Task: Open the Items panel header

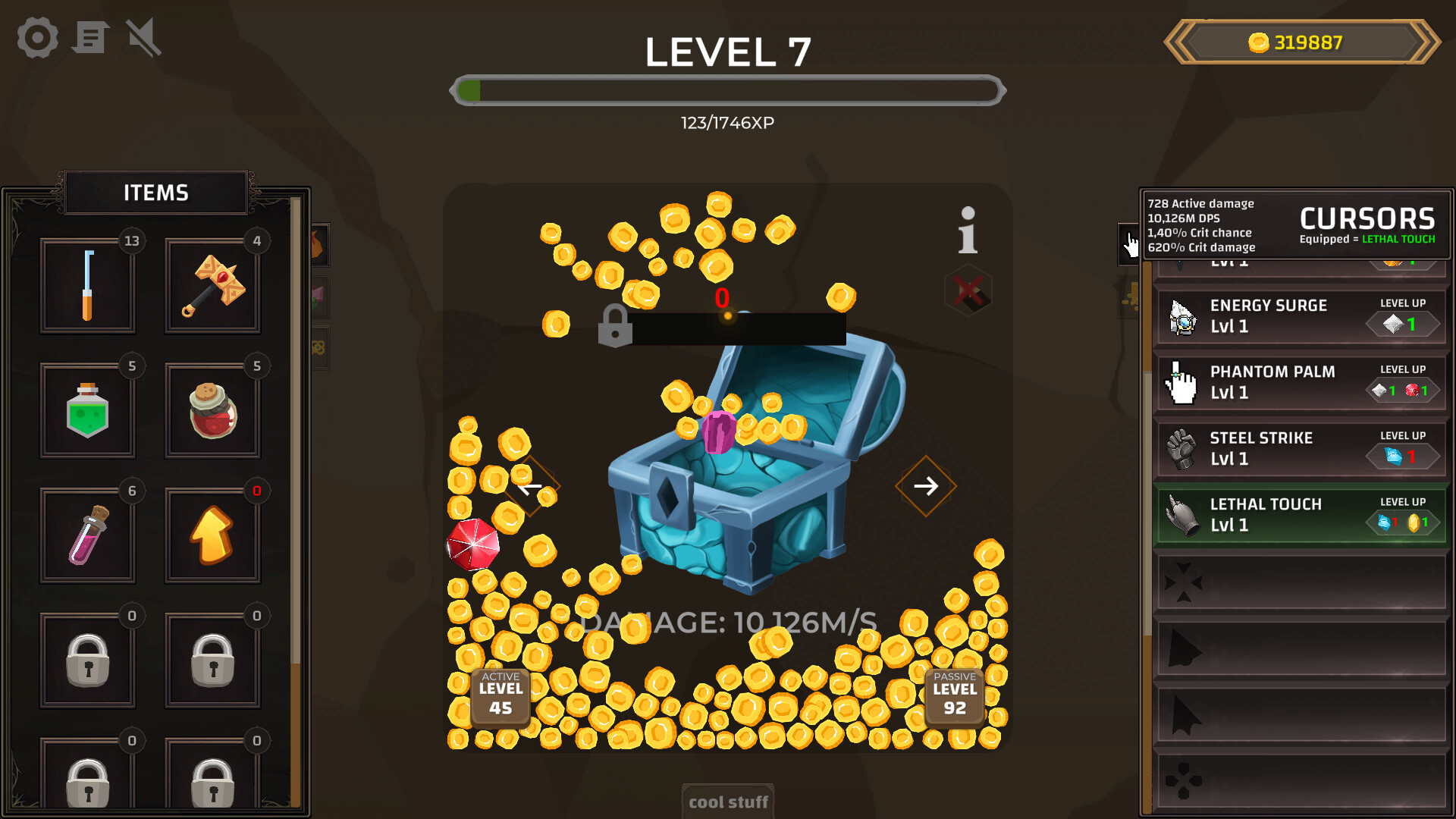Action: click(155, 192)
